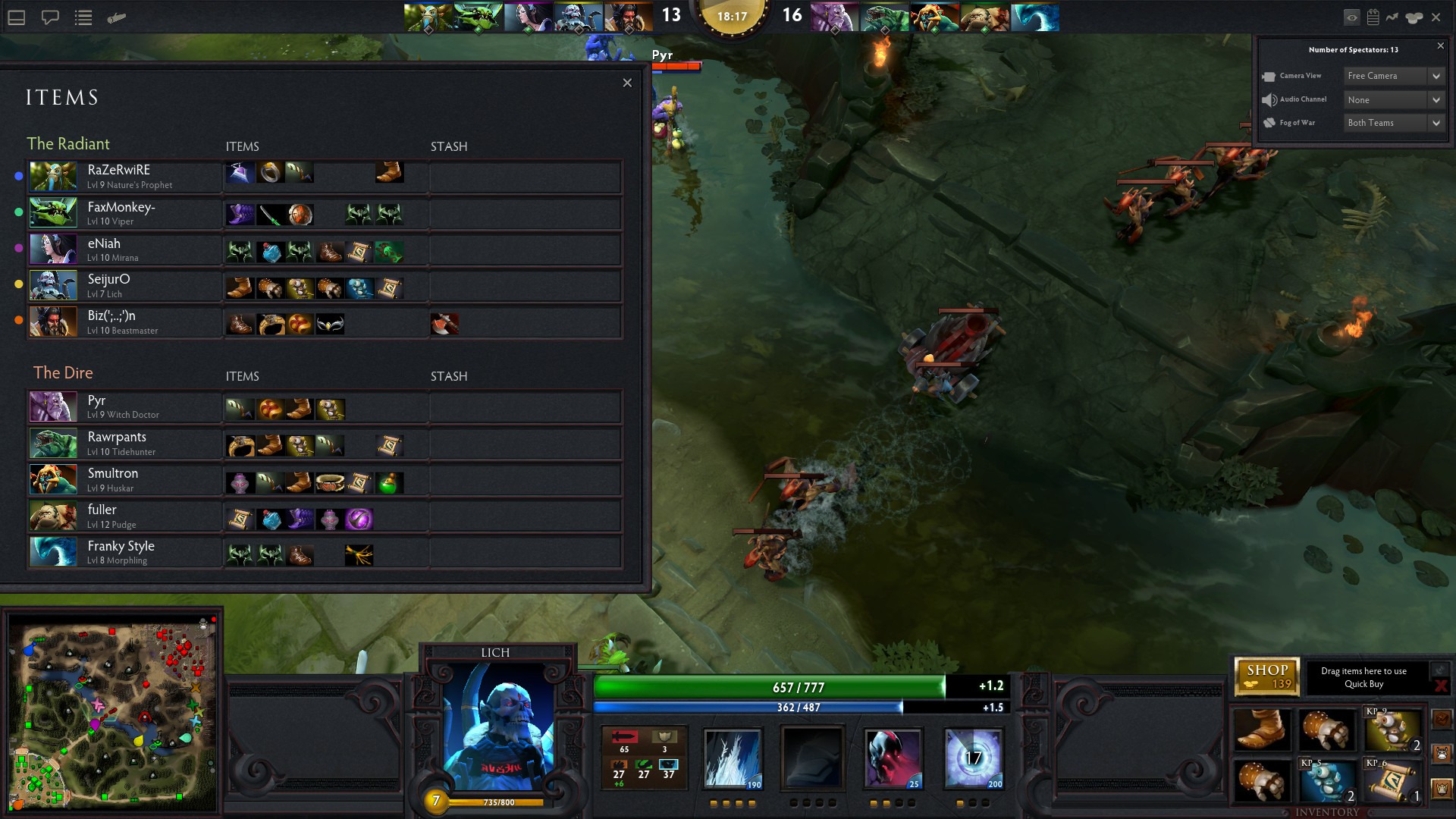Select the boots item in the inventory
Viewport: 1456px width, 819px height.
pos(1262,730)
